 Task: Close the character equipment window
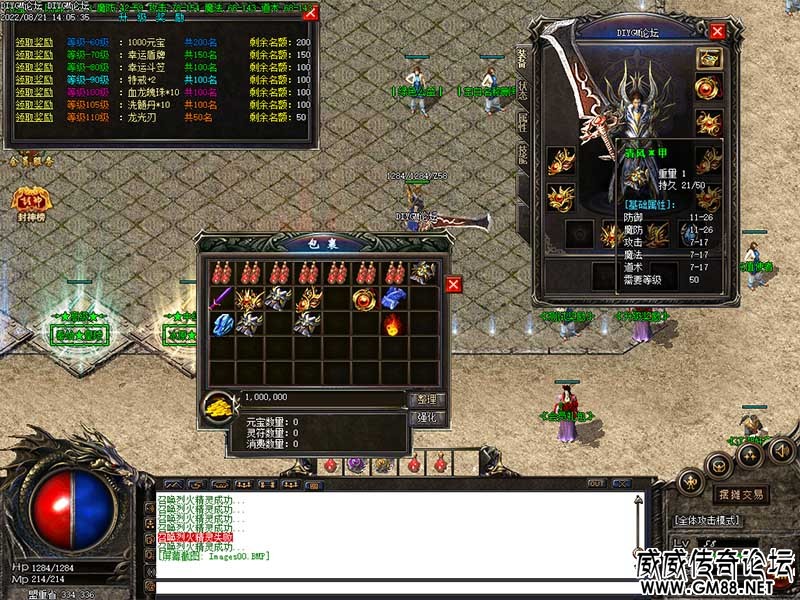coord(717,31)
